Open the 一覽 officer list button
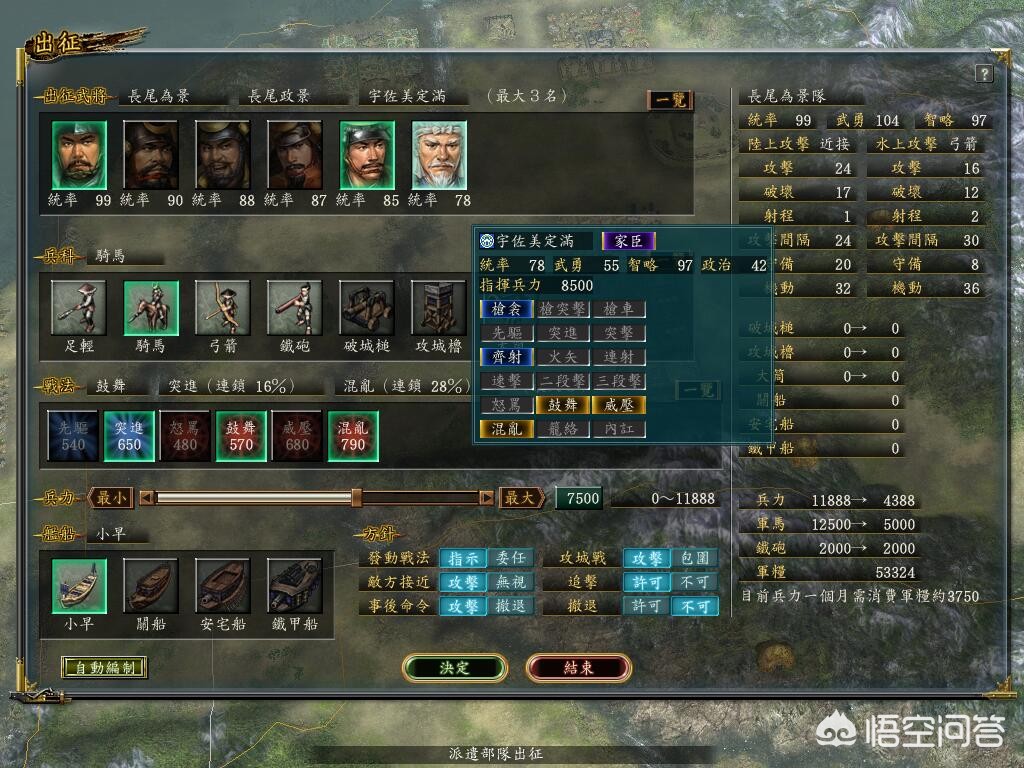The image size is (1024, 768). point(669,100)
